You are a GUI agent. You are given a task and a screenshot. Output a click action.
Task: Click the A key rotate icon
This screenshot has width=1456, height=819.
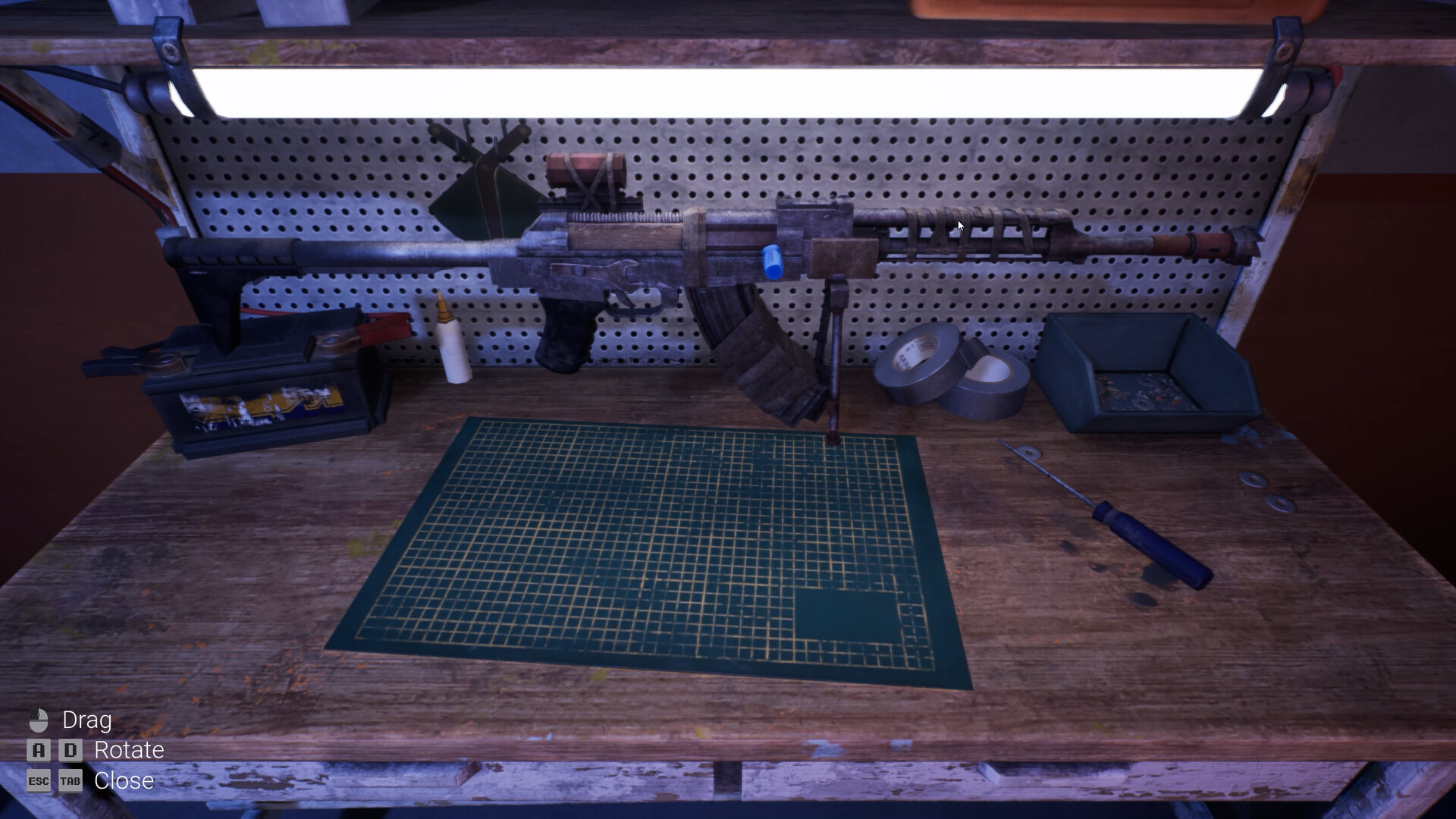tap(39, 750)
